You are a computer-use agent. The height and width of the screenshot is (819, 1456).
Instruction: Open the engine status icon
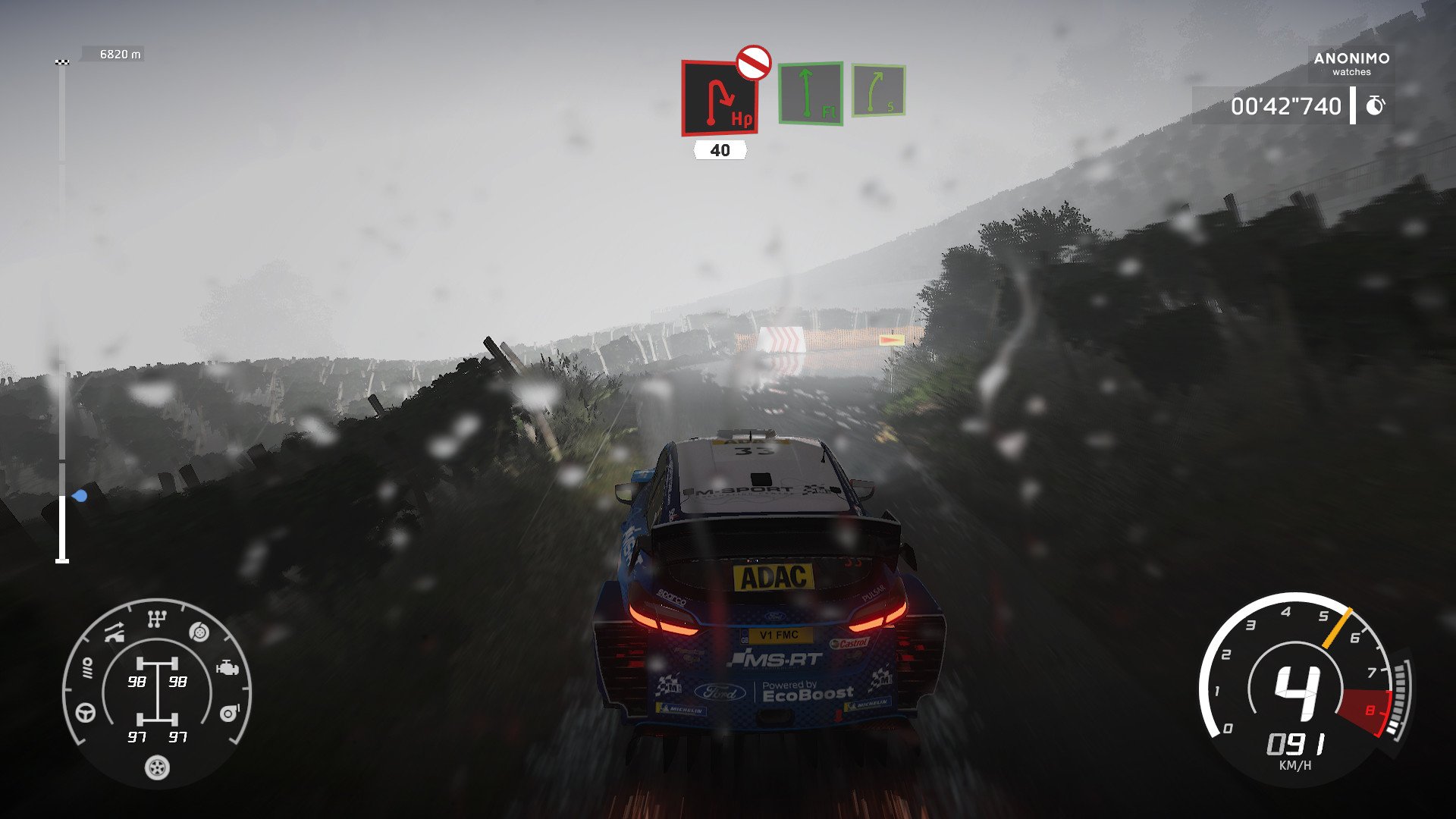[227, 668]
